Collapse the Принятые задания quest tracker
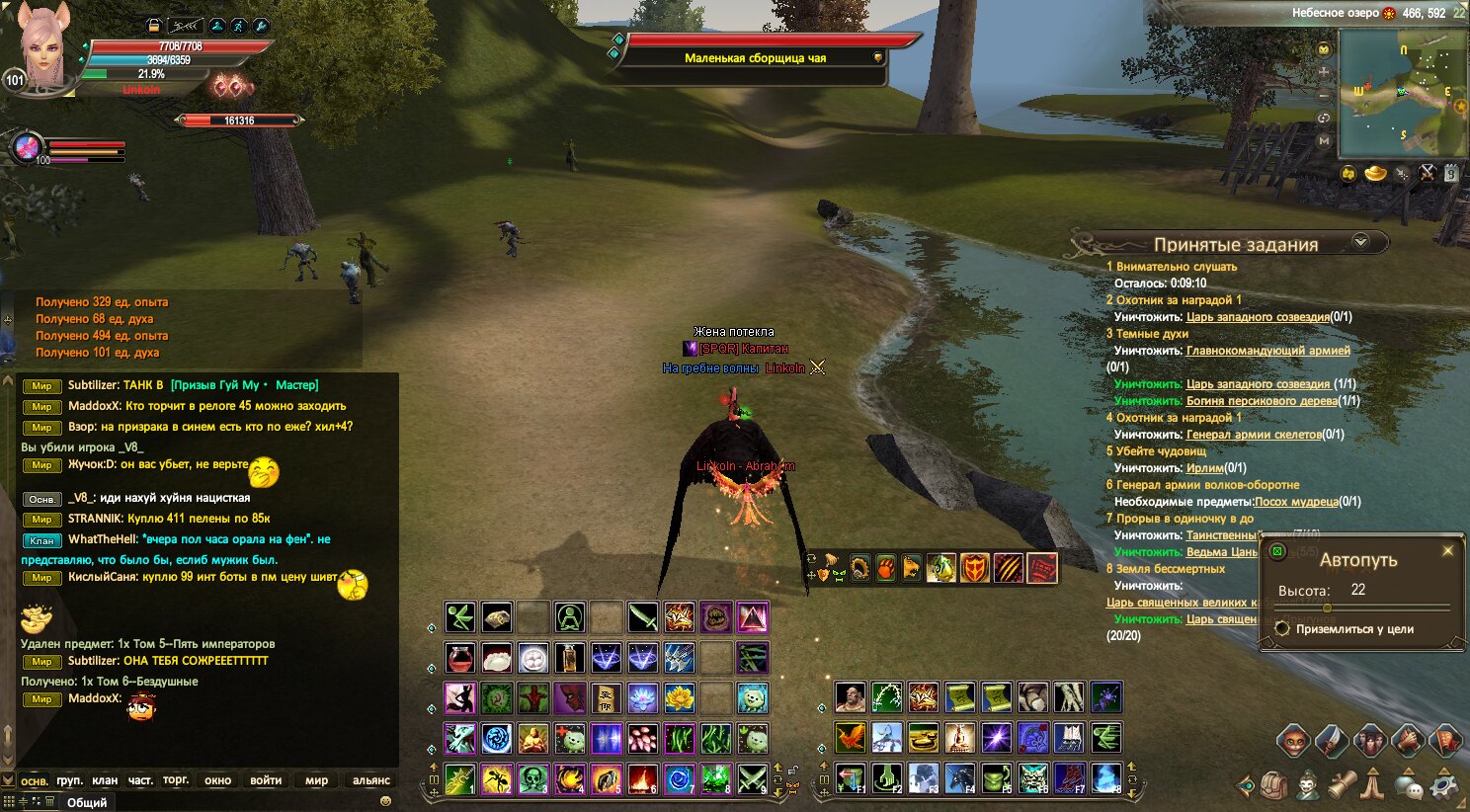The image size is (1470, 812). coord(1360,242)
